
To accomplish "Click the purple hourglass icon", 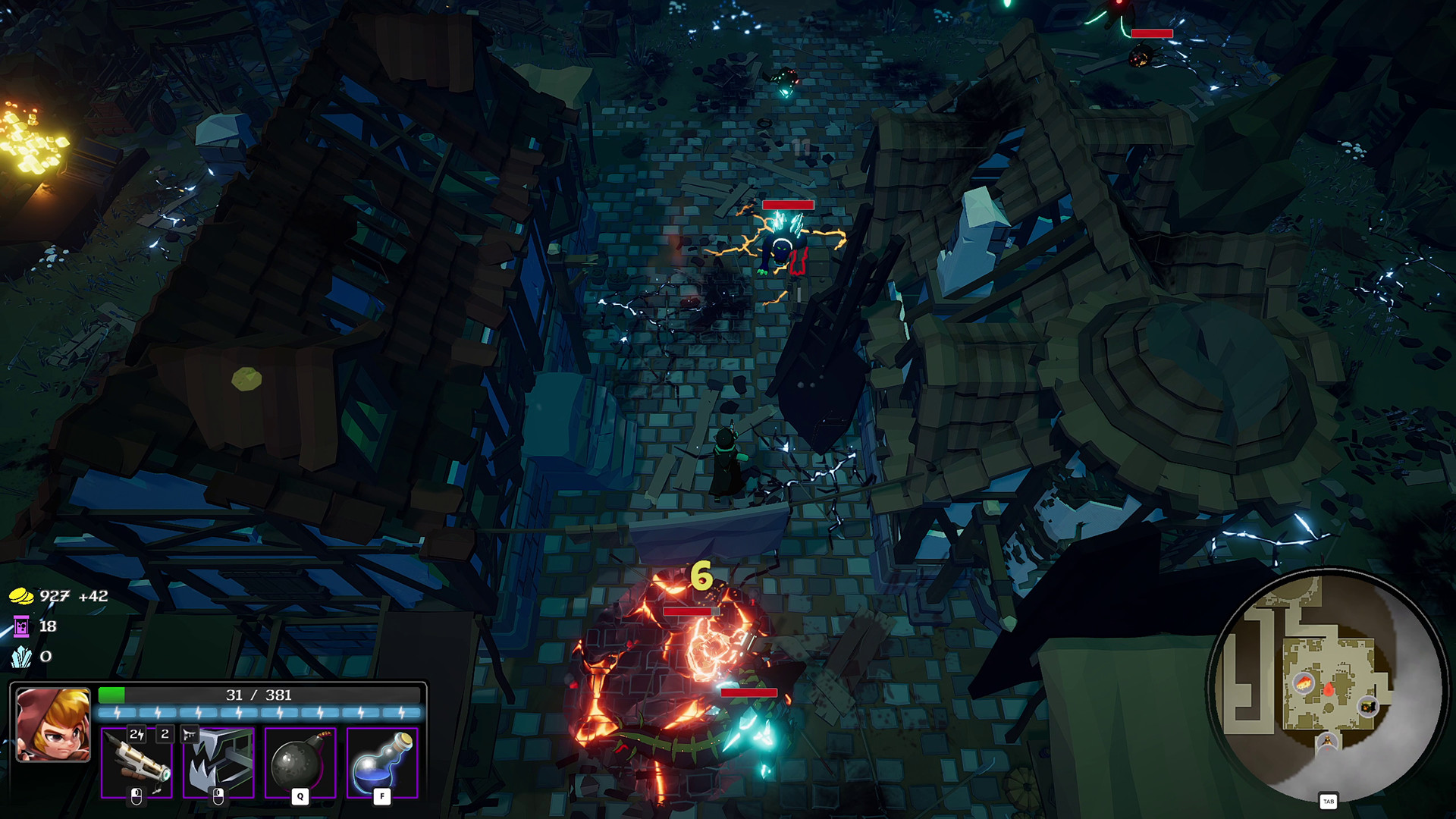I will click(21, 626).
